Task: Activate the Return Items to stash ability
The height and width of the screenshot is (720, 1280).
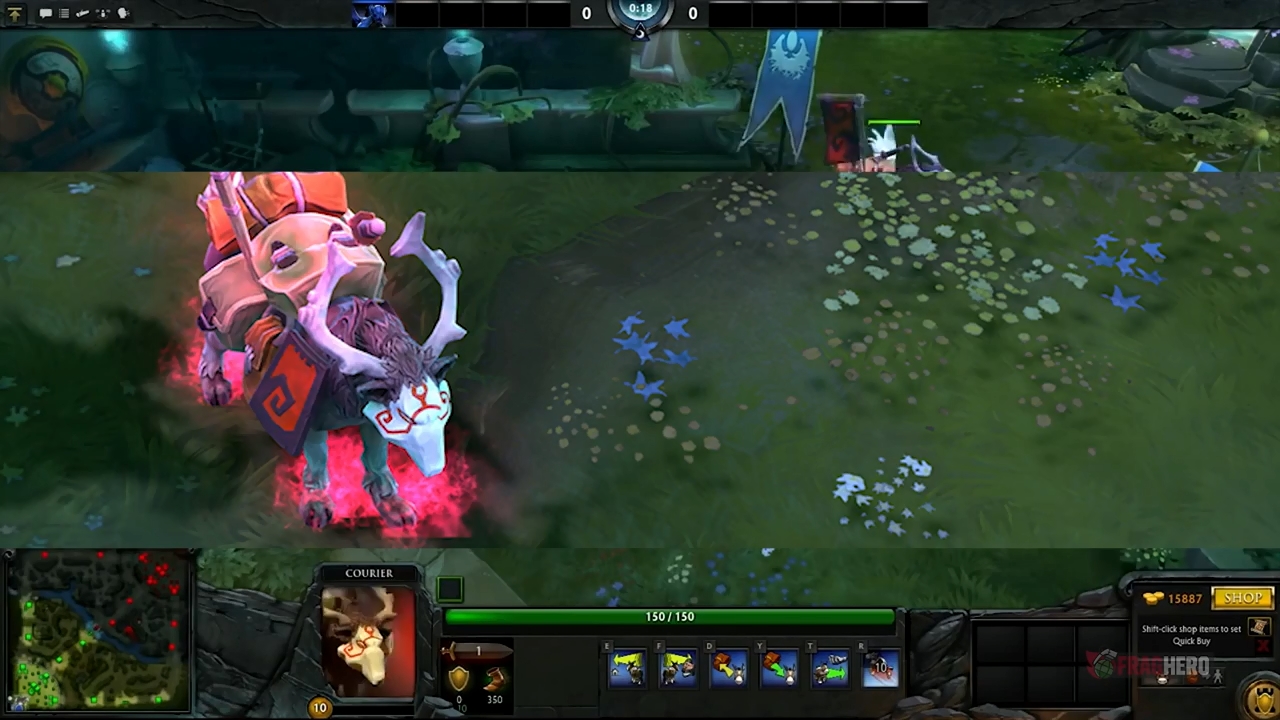Action: (x=729, y=667)
